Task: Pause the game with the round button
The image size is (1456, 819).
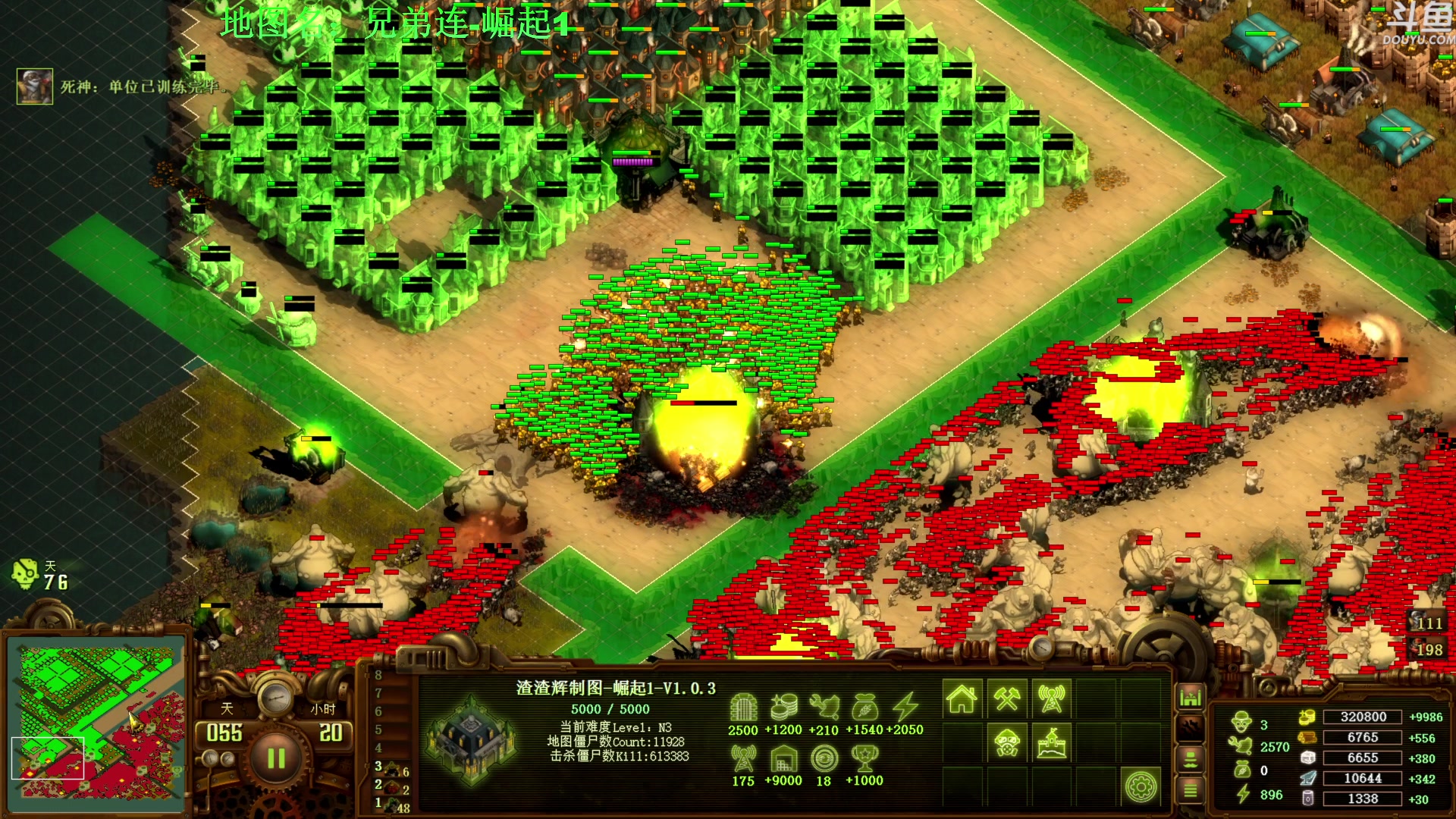Action: point(276,758)
